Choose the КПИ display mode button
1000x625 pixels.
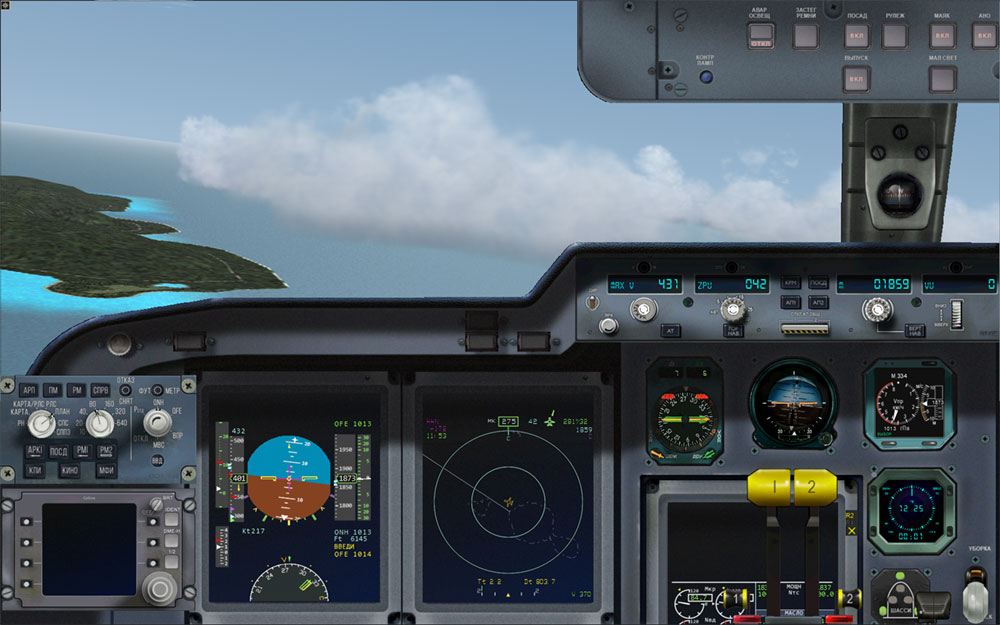point(35,469)
